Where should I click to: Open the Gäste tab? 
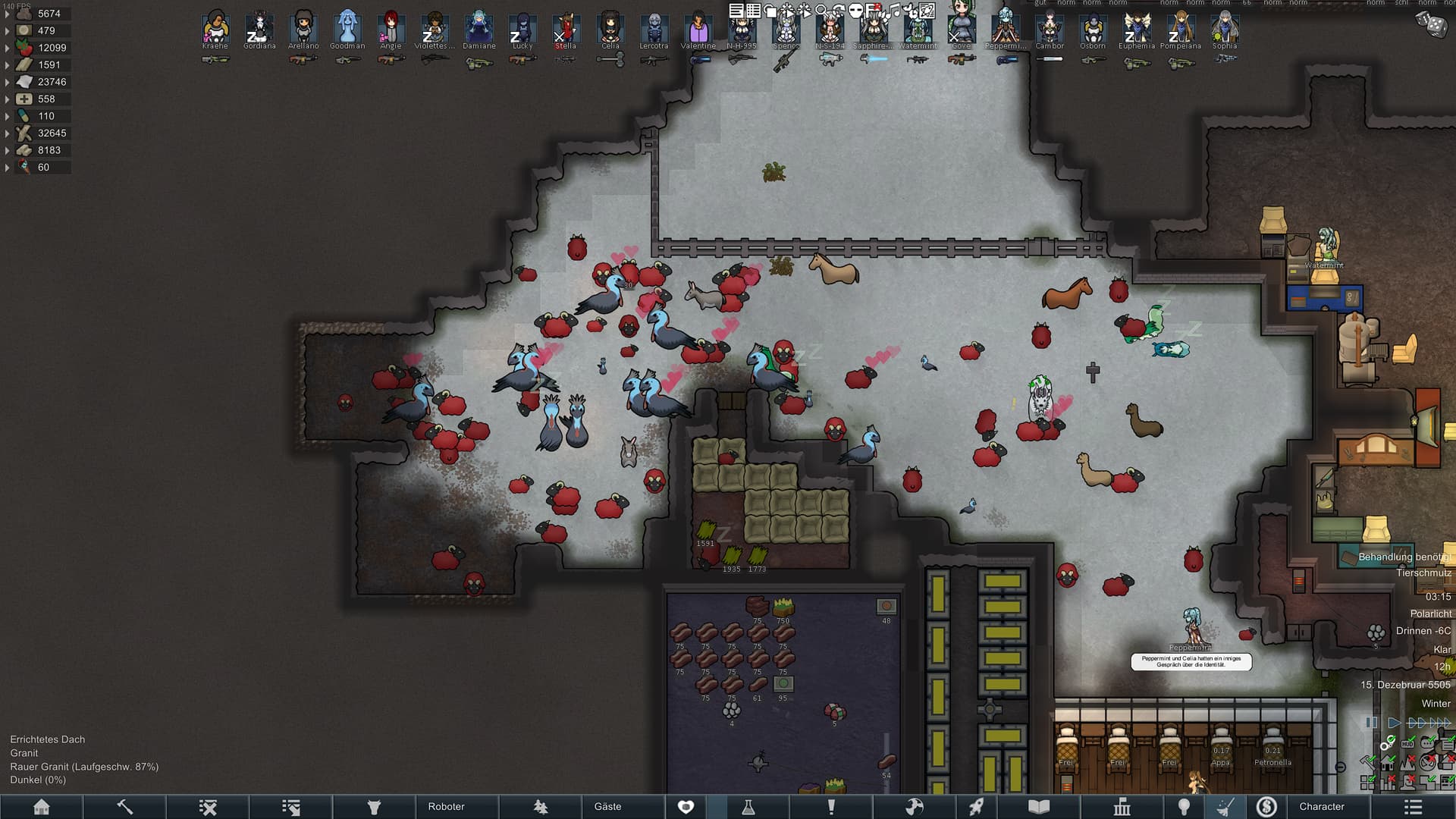click(607, 807)
